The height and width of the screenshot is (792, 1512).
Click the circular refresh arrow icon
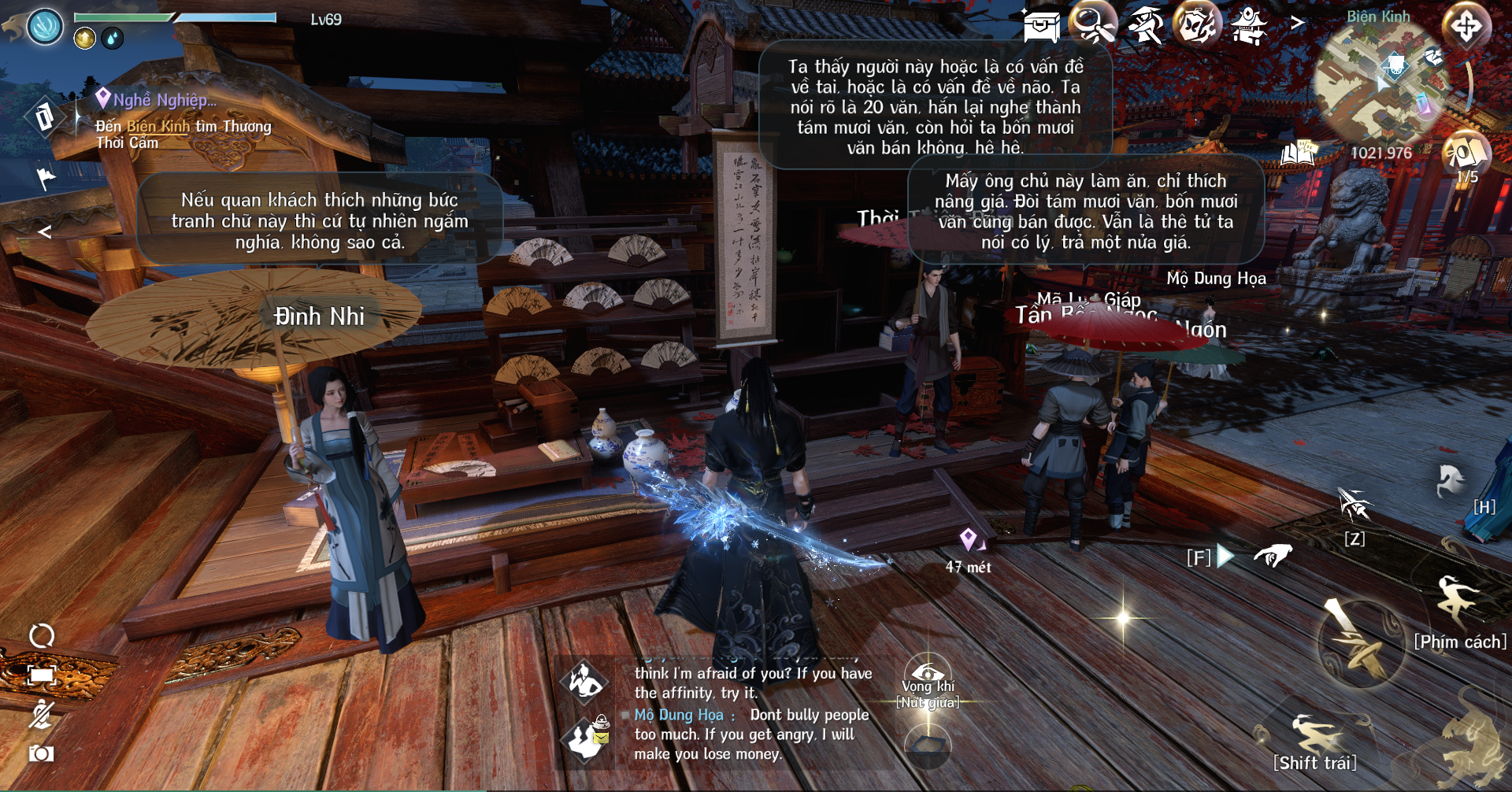tap(42, 636)
